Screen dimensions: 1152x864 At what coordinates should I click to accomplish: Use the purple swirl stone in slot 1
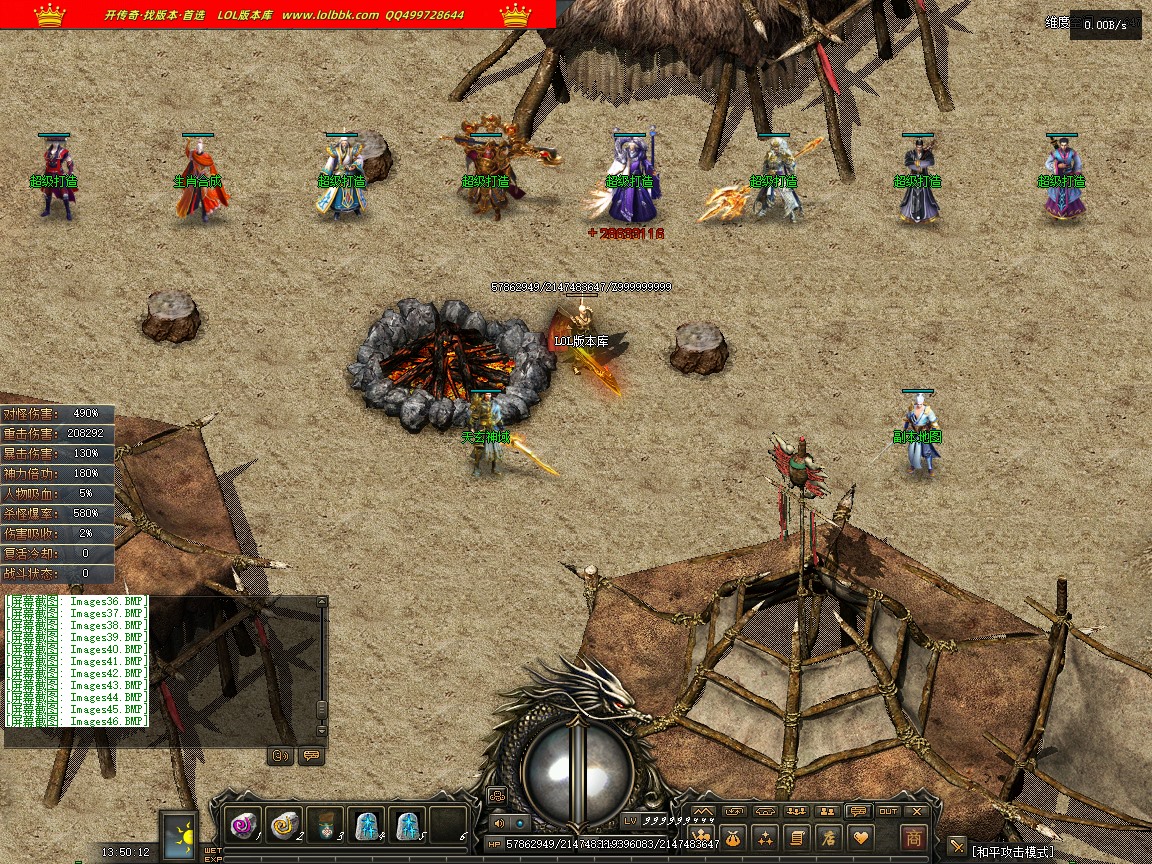point(243,824)
